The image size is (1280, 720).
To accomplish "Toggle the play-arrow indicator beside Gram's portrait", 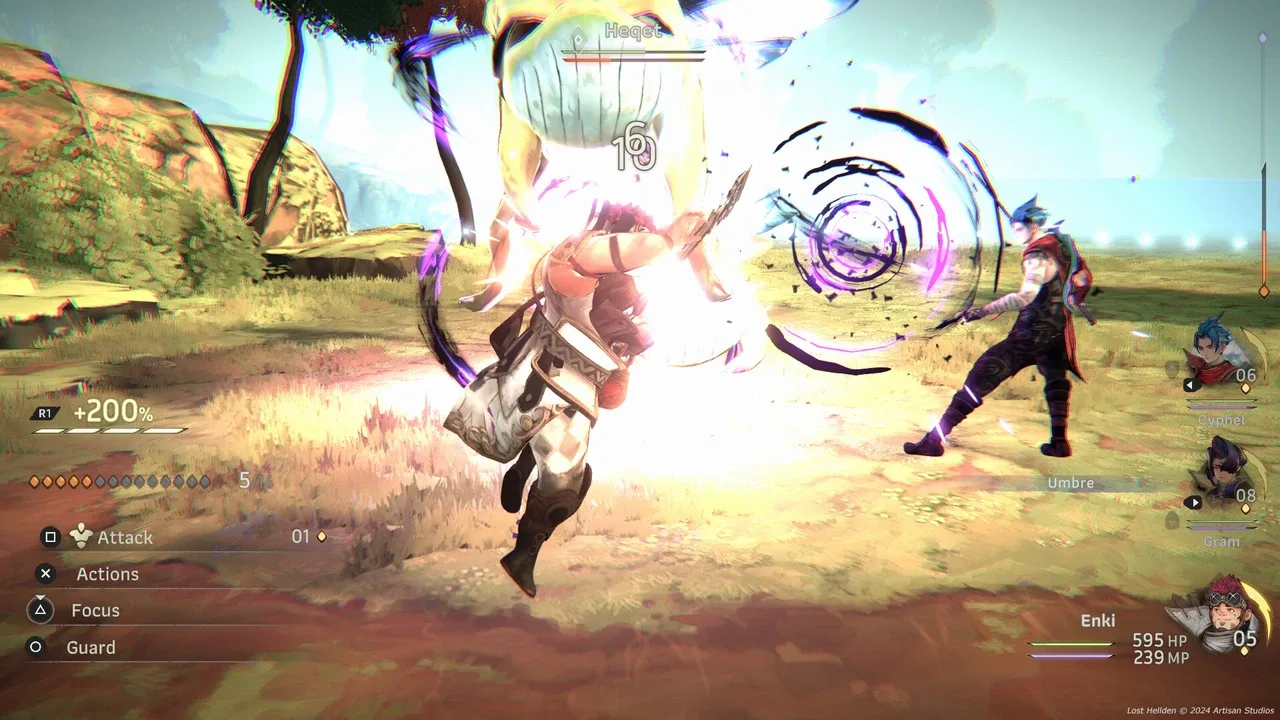I will coord(1194,502).
